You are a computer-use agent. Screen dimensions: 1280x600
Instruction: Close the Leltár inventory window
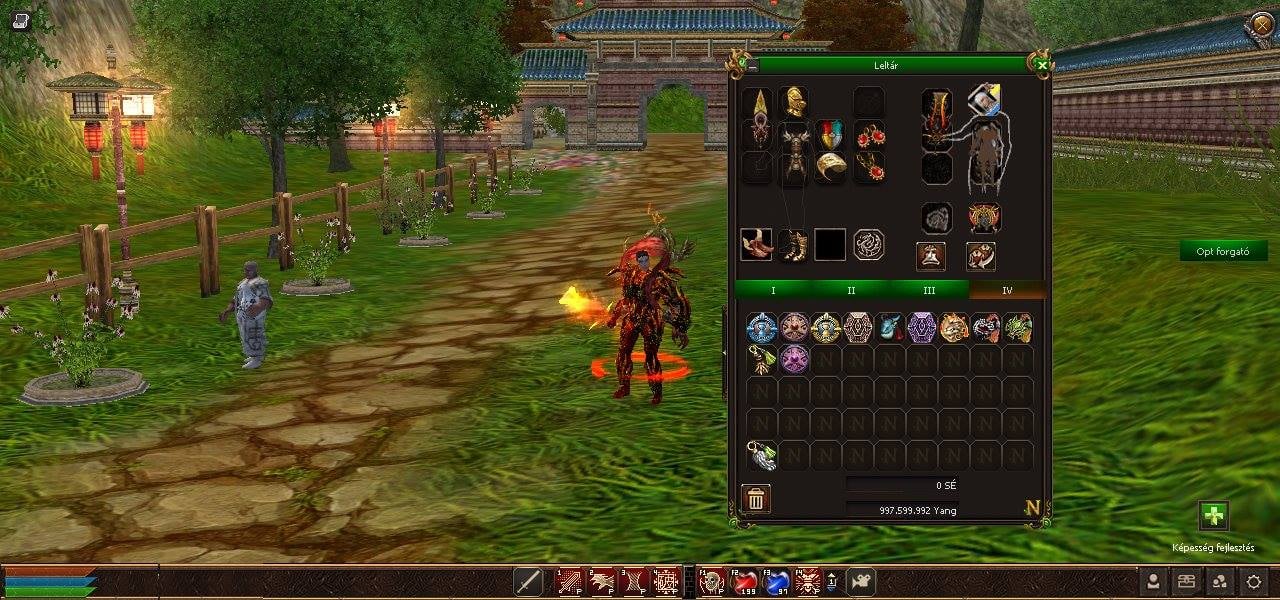[1042, 65]
